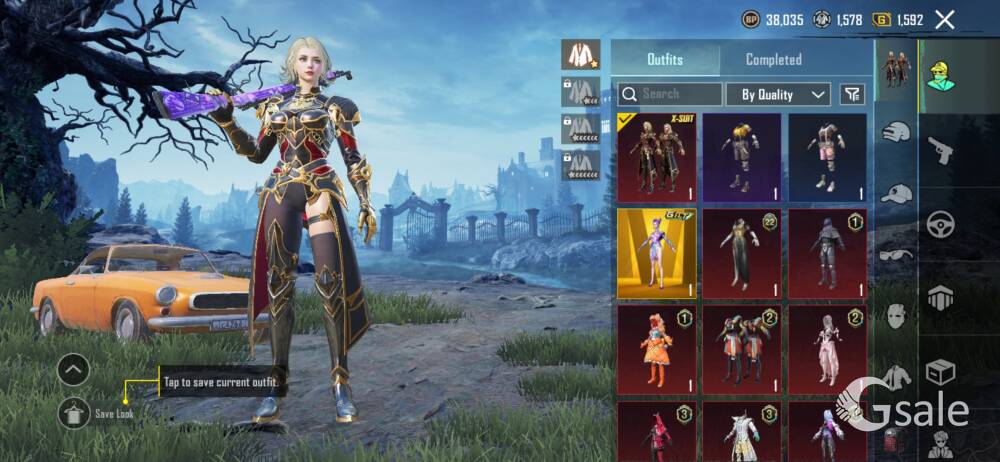The width and height of the screenshot is (1000, 462).
Task: Tap Save Look button
Action: click(x=75, y=412)
